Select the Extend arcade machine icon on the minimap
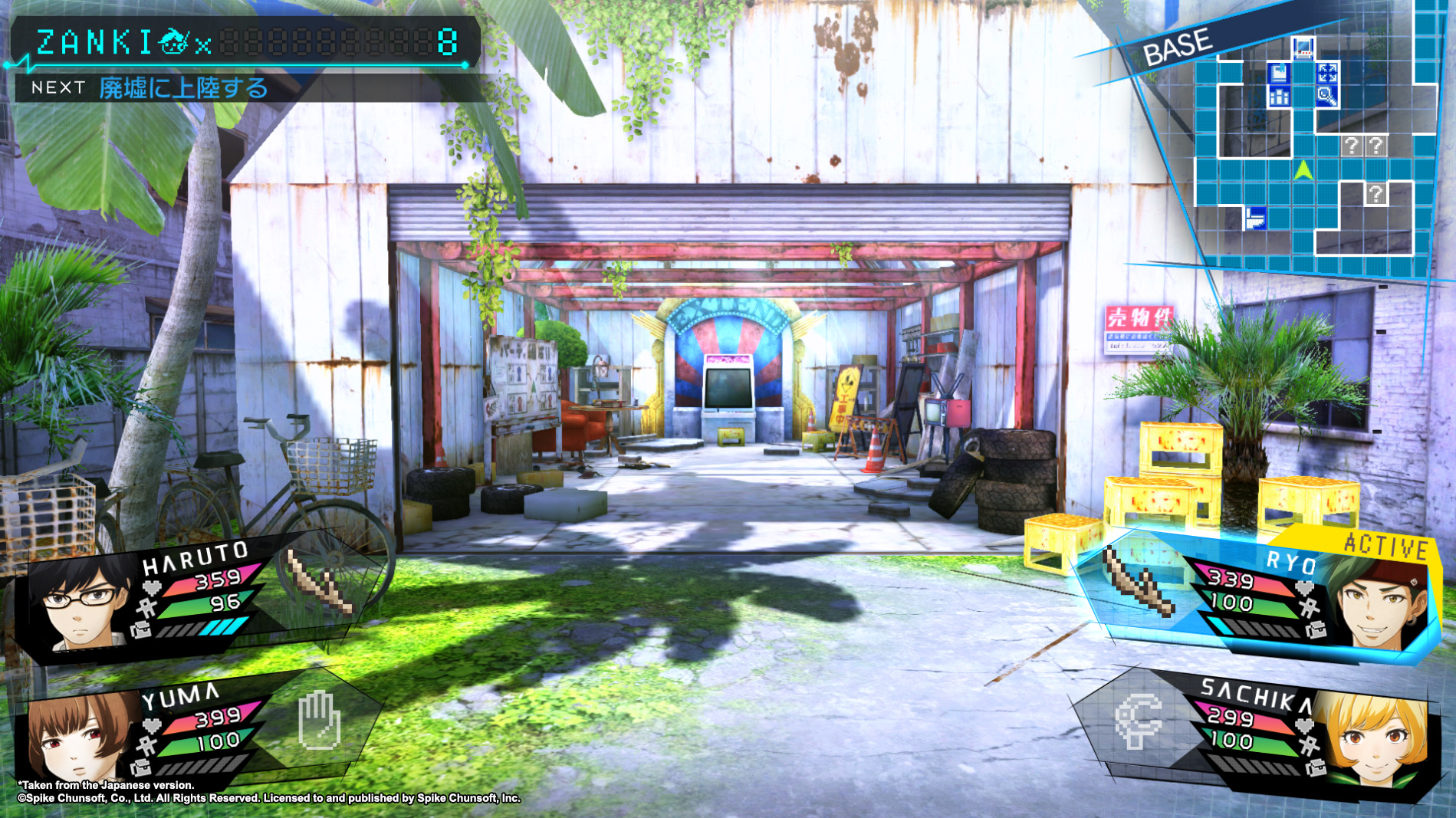 pos(1303,48)
